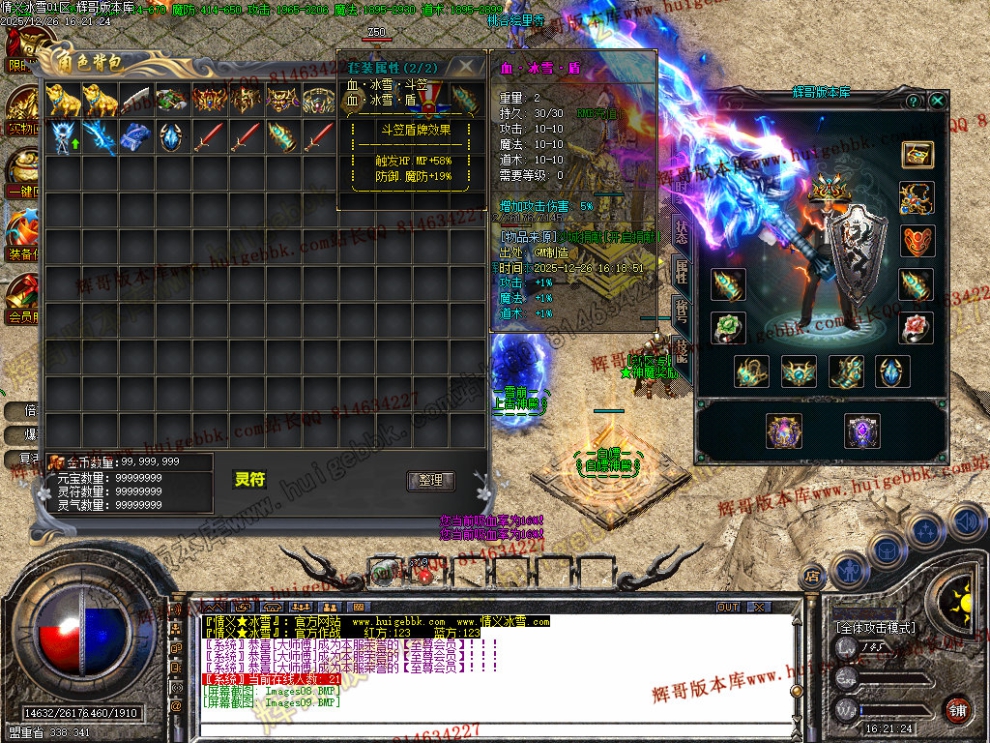Open the treasure chest icon in the equipment panel
Image resolution: width=990 pixels, height=743 pixels.
917,154
